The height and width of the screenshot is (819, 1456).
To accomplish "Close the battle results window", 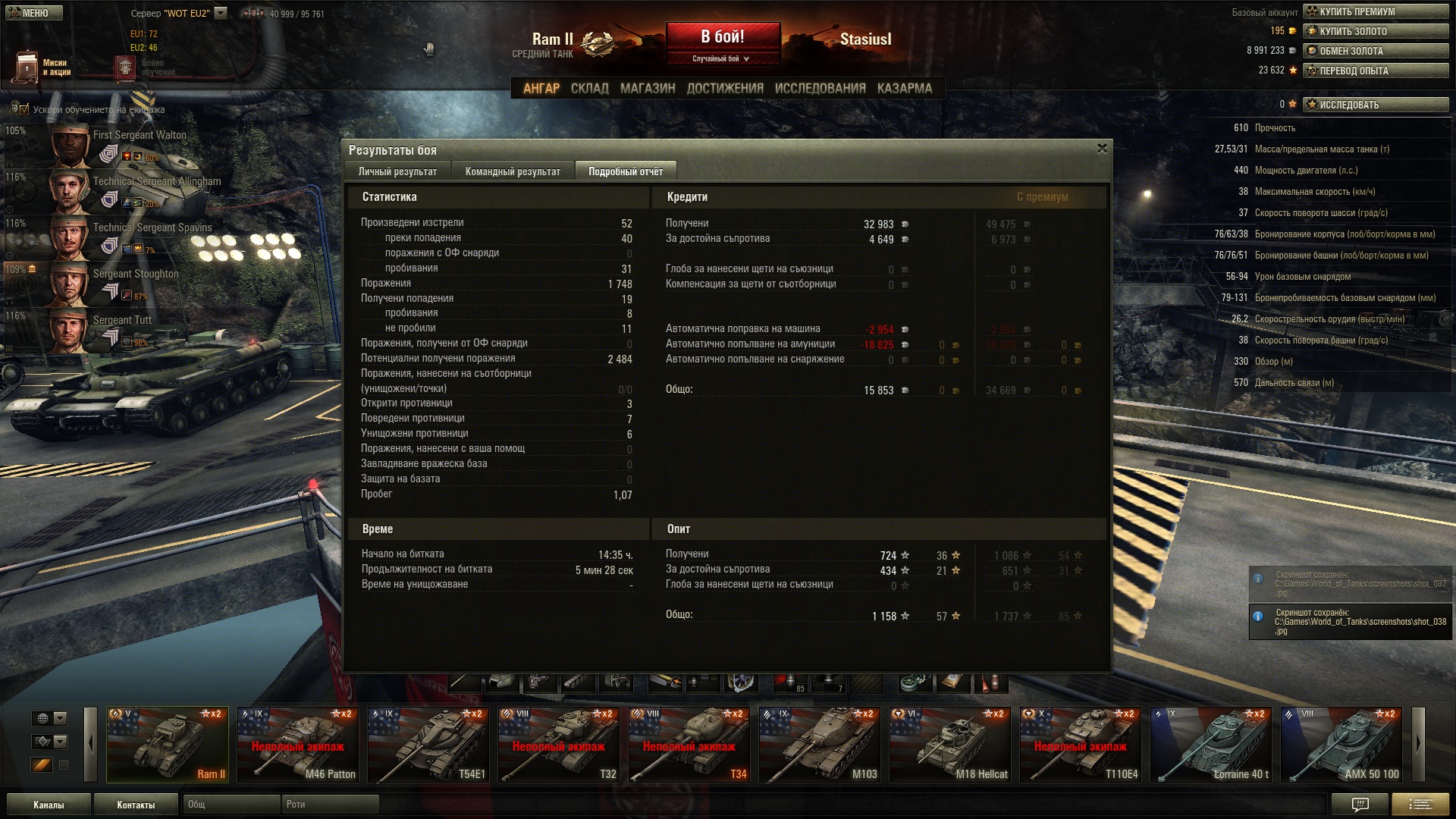I will click(1102, 149).
